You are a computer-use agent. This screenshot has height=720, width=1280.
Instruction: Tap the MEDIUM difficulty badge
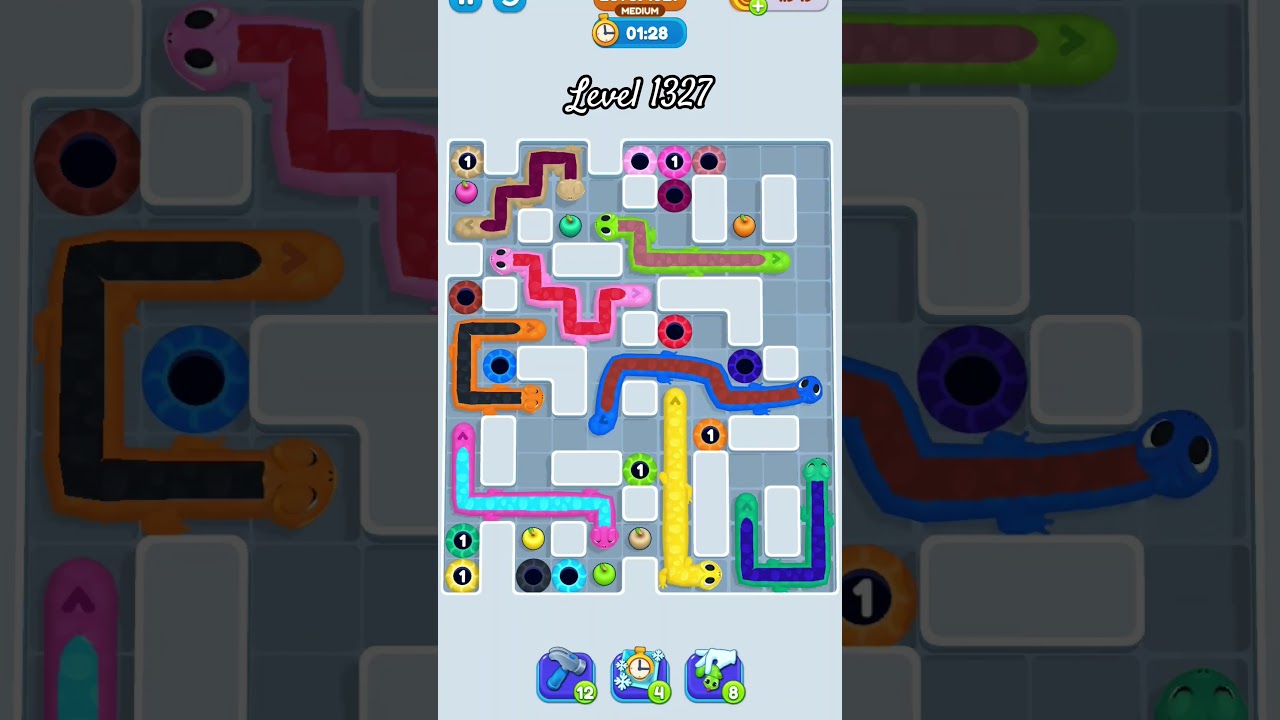pyautogui.click(x=640, y=10)
